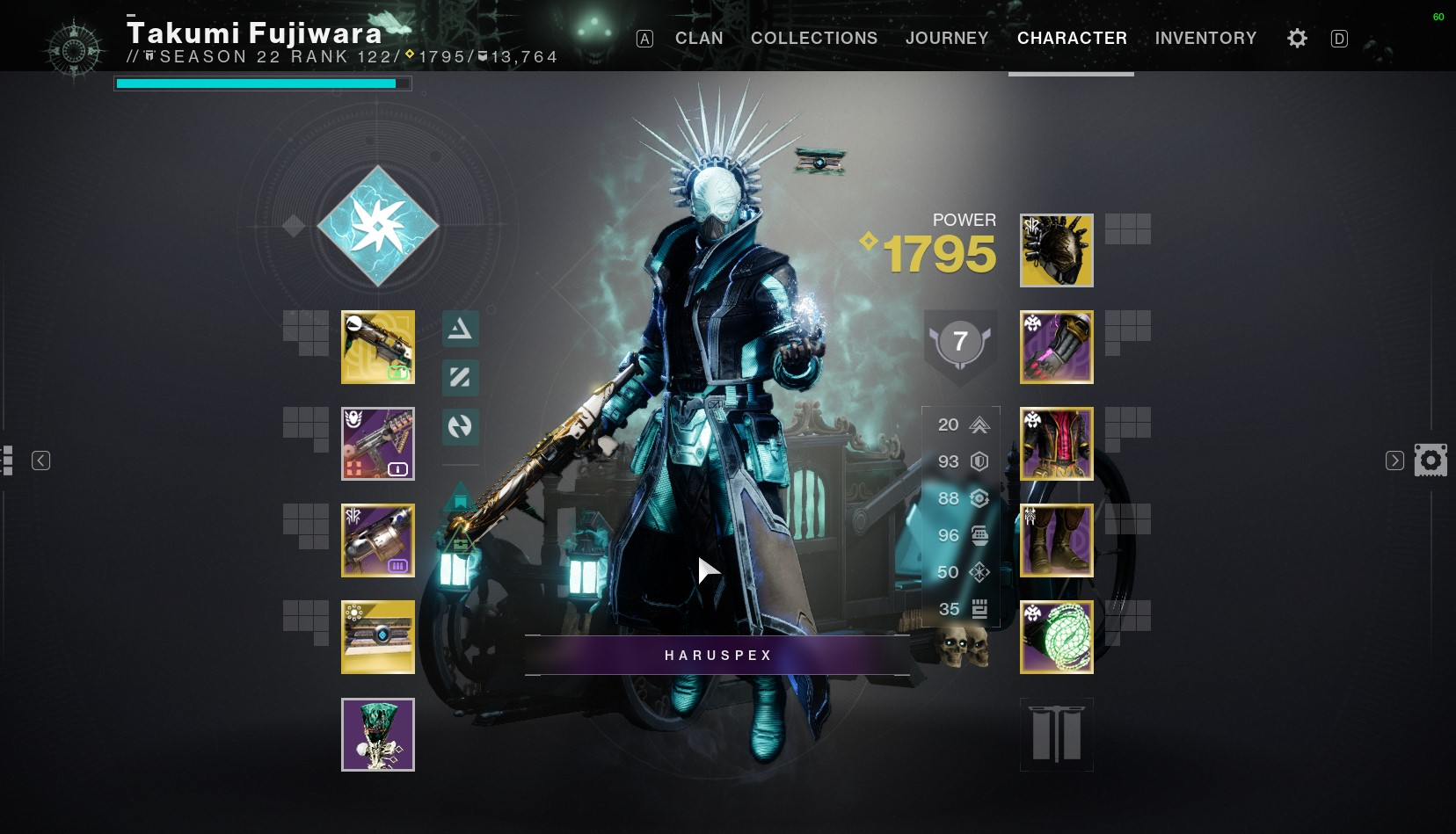
Task: Open the clan banner slot
Action: pos(1056,735)
